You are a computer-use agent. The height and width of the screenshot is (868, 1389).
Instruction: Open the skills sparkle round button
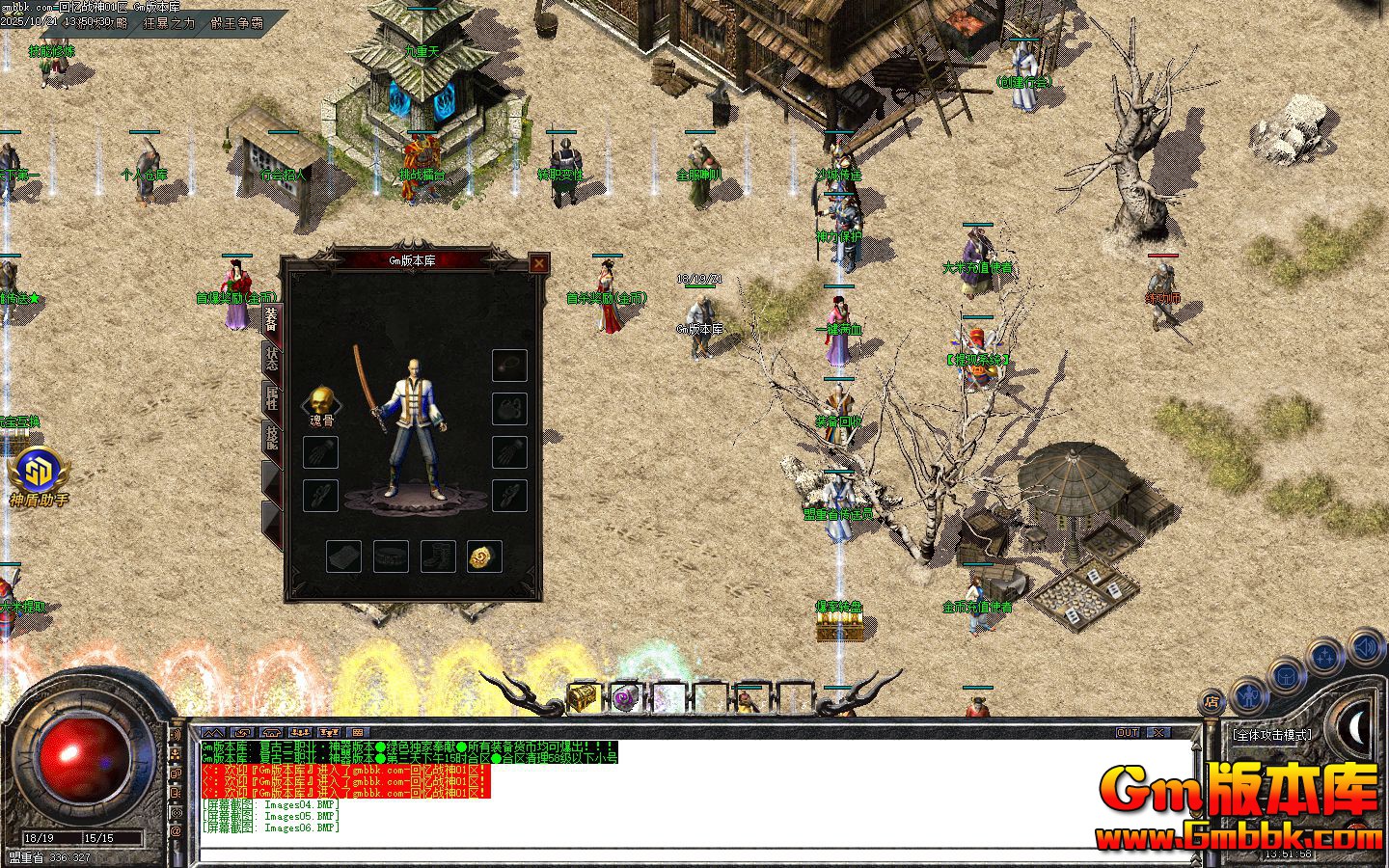coord(1323,656)
